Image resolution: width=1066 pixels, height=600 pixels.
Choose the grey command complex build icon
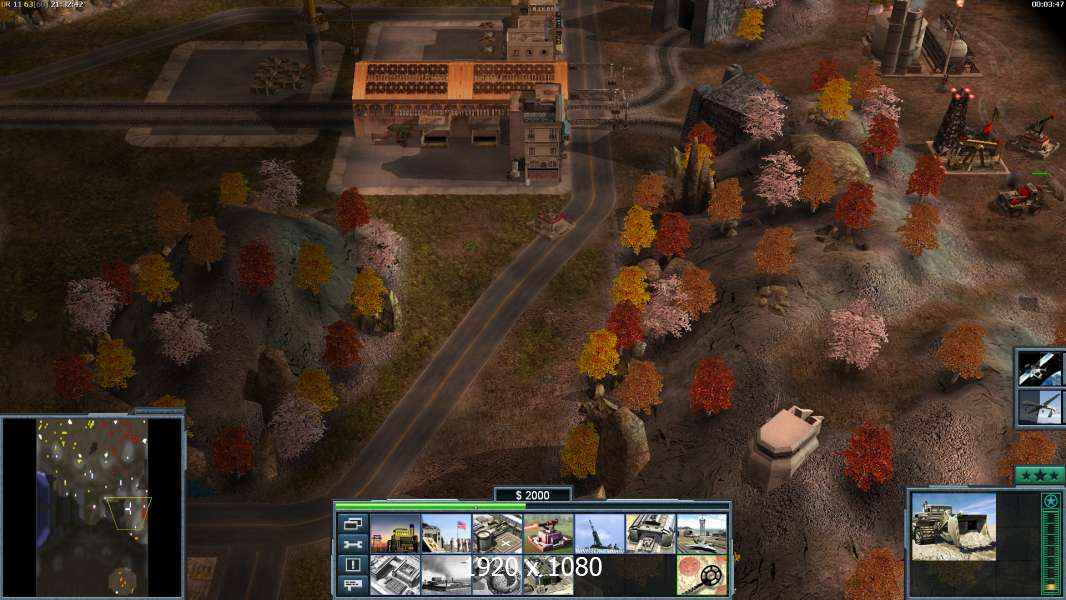[x=395, y=575]
